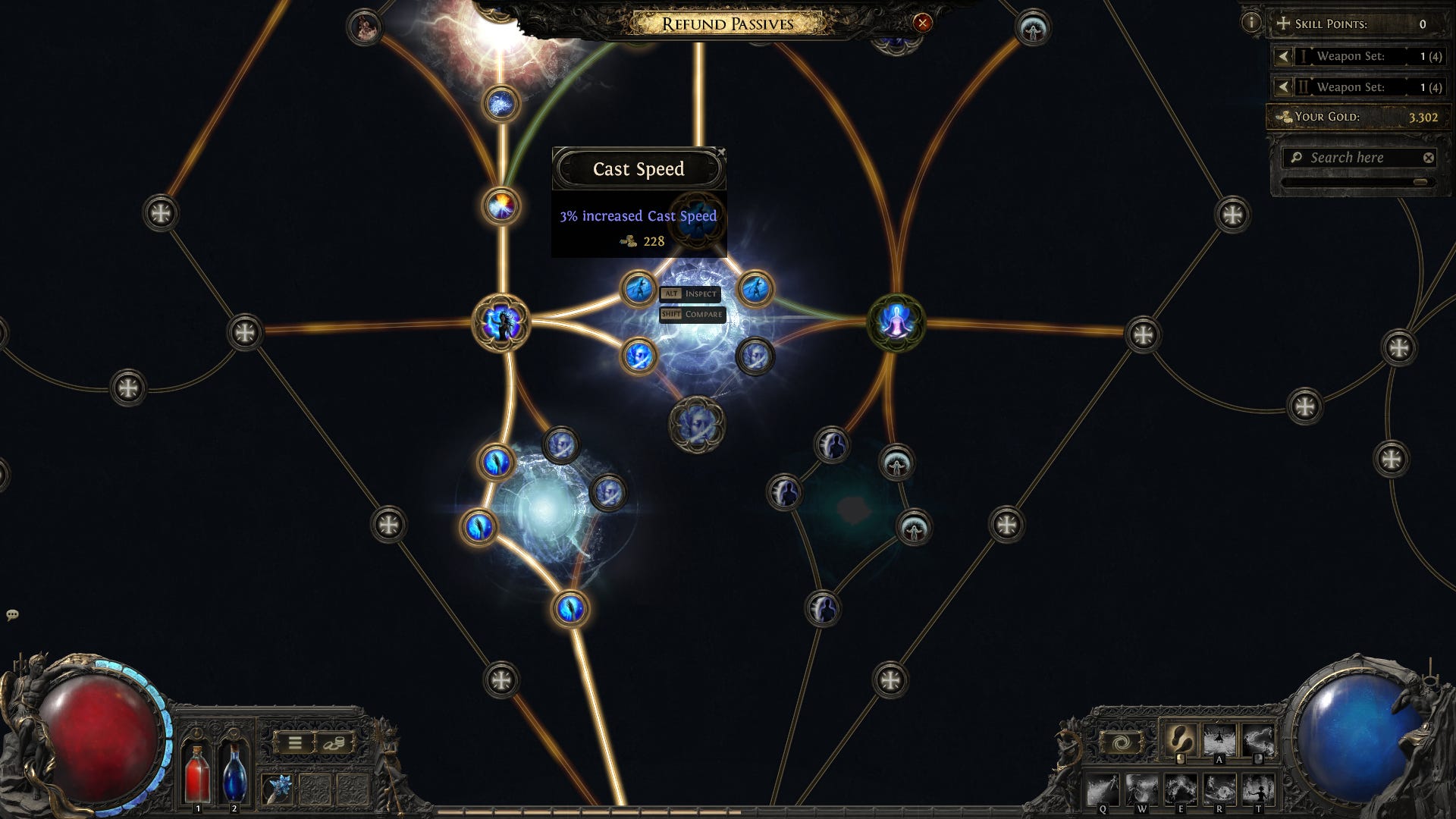Select Weapon Set I arrow button
This screenshot has width=1456, height=819.
coord(1283,56)
